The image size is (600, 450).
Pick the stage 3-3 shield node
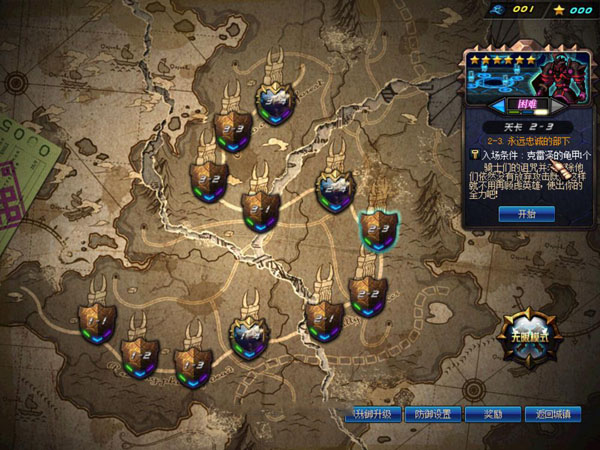coord(232,129)
